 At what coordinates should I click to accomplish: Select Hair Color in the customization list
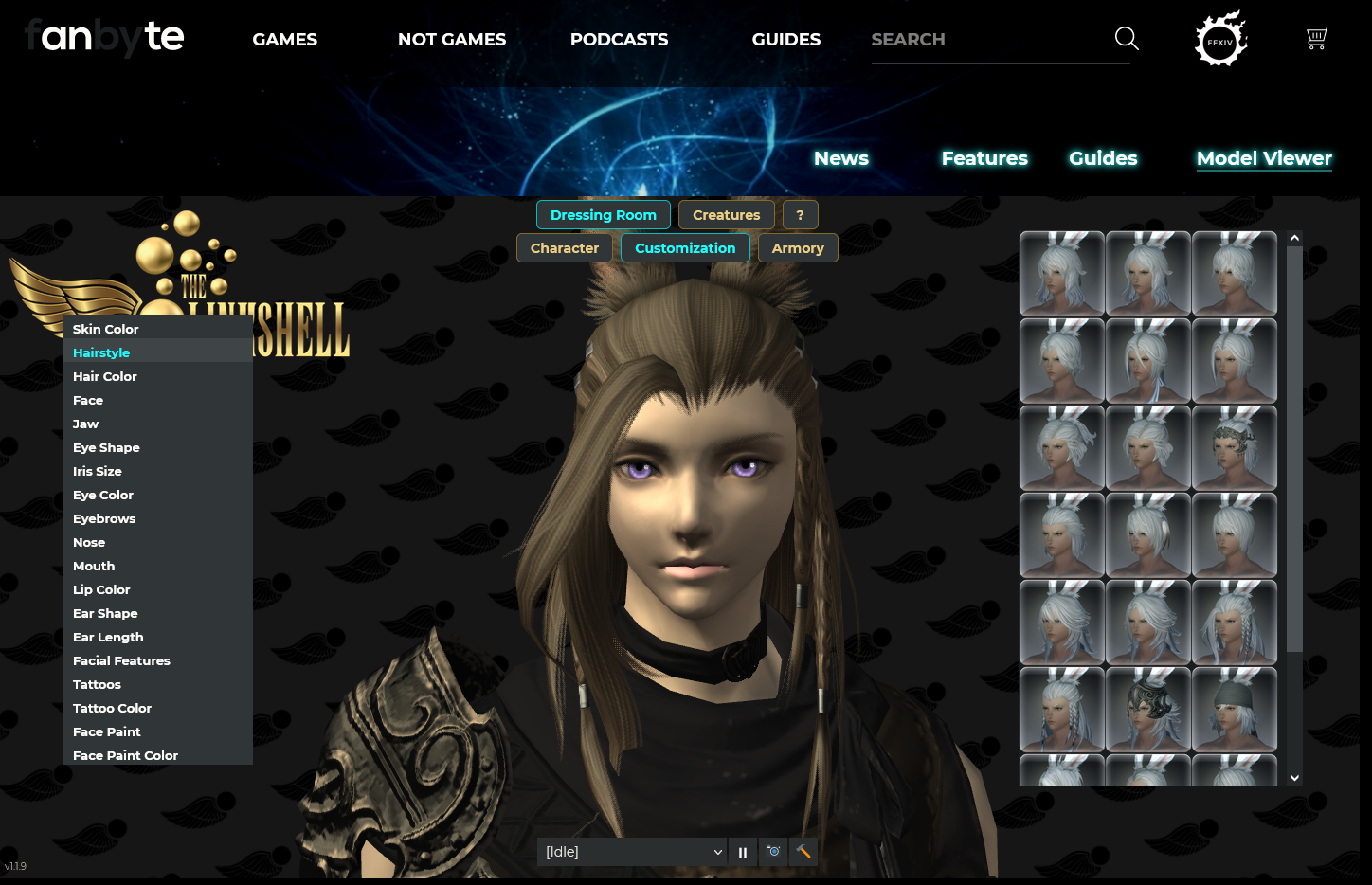coord(104,376)
